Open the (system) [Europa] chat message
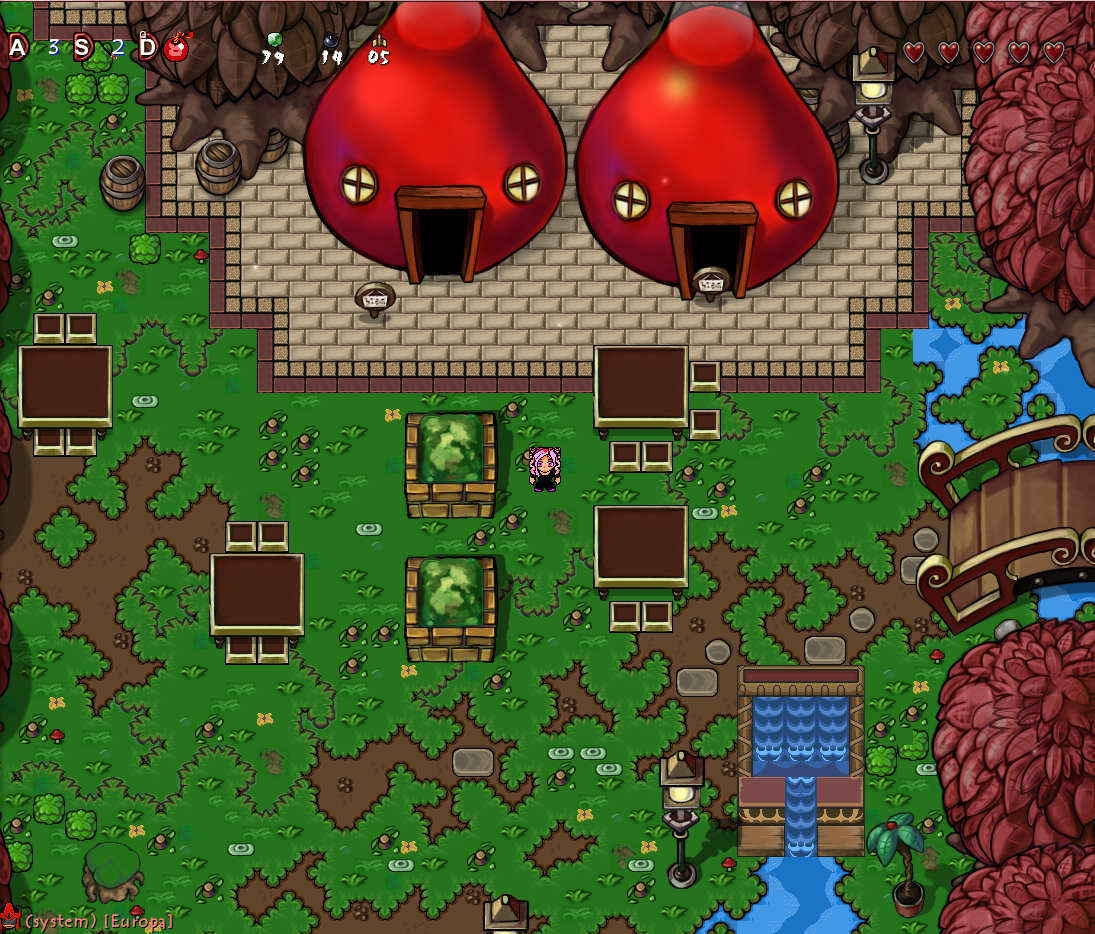This screenshot has width=1095, height=934. 99,920
